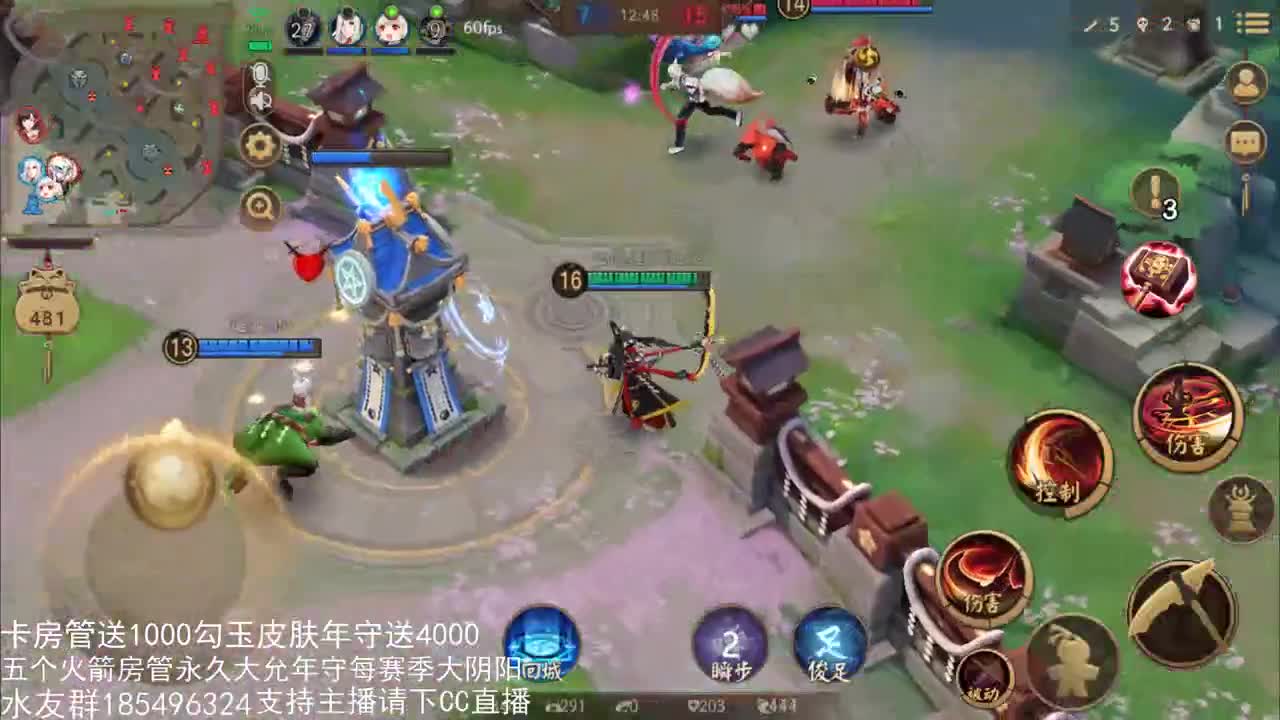Screen dimensions: 1280x720
Task: Expand the quick chat message panel
Action: [1246, 142]
